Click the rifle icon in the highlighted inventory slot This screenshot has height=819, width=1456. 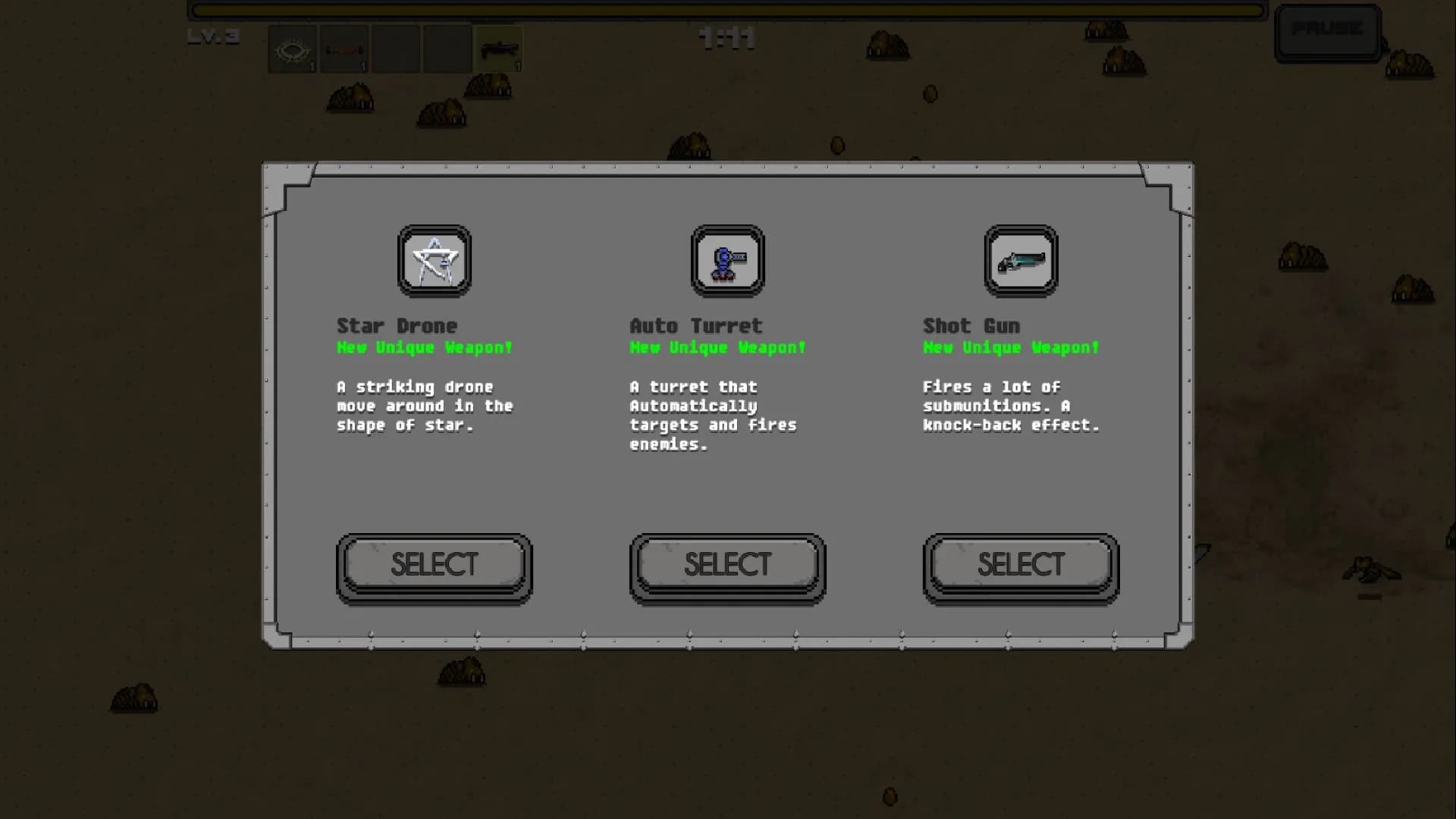[498, 49]
